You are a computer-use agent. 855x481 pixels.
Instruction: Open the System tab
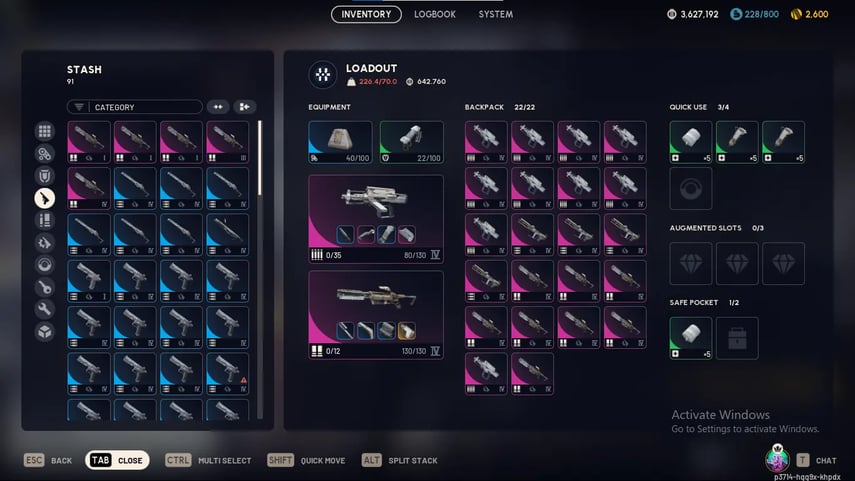tap(495, 14)
